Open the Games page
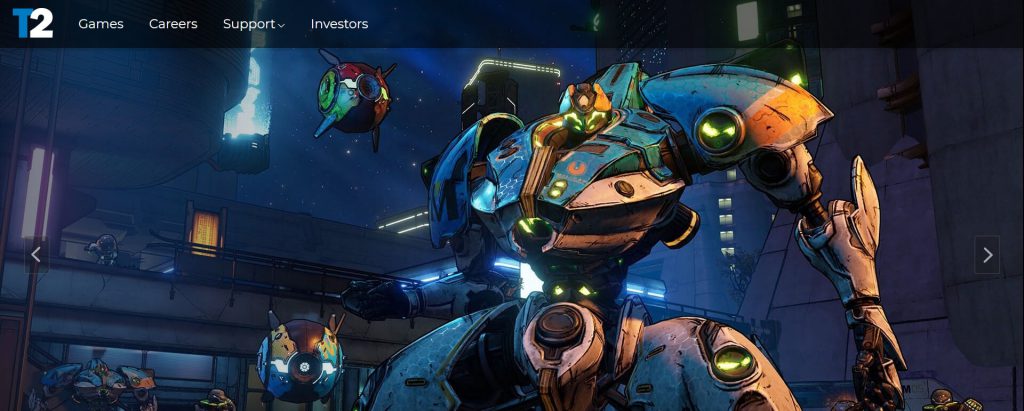Screen dimensions: 1024x411 tap(101, 24)
